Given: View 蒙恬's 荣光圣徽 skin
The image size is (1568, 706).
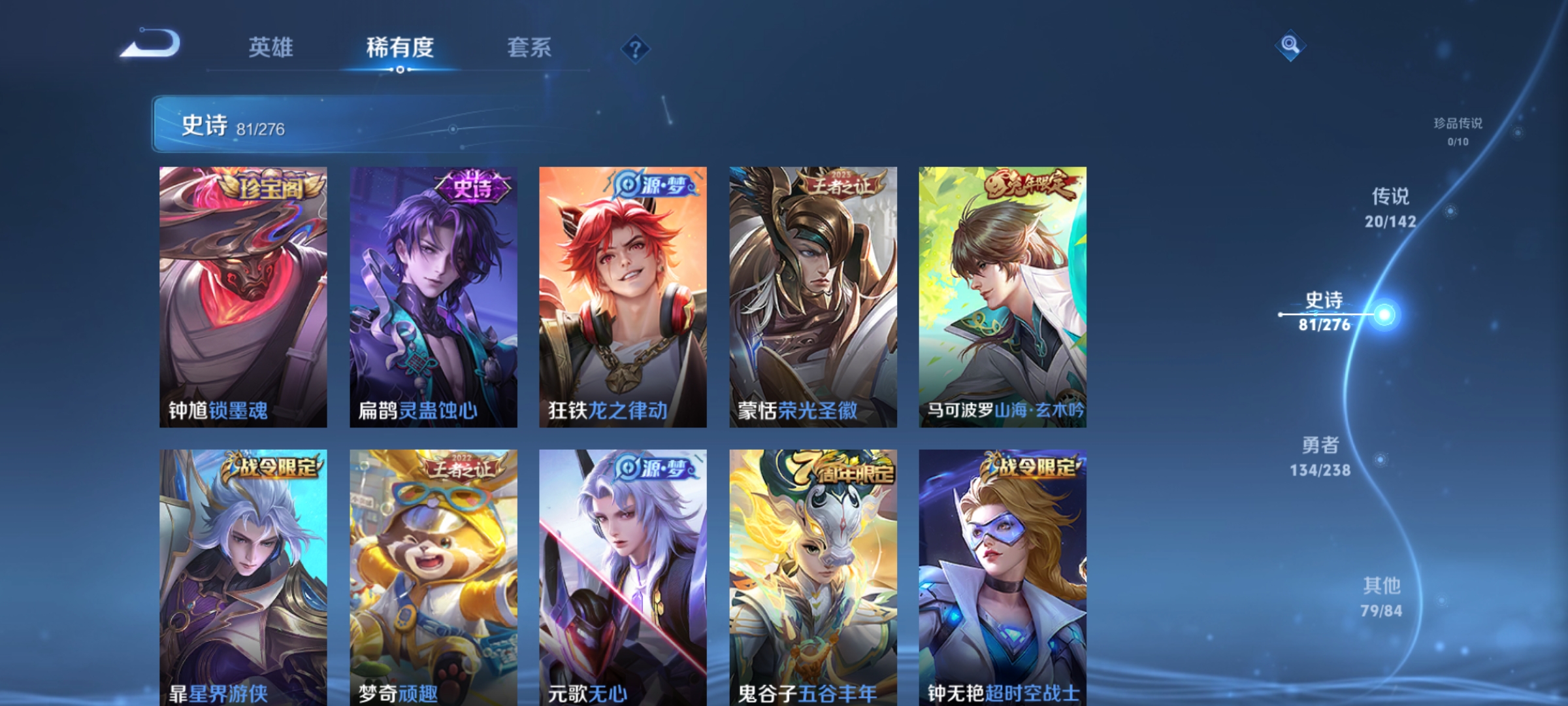Looking at the screenshot, I should [x=812, y=297].
